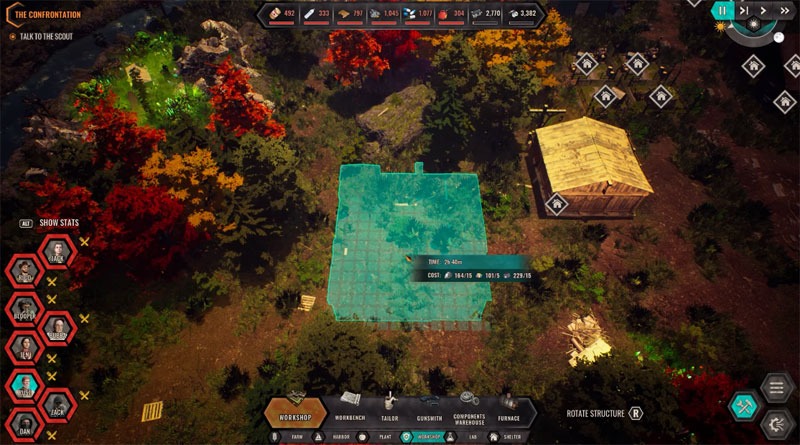The width and height of the screenshot is (800, 445).
Task: Open the list menu button
Action: point(777,387)
